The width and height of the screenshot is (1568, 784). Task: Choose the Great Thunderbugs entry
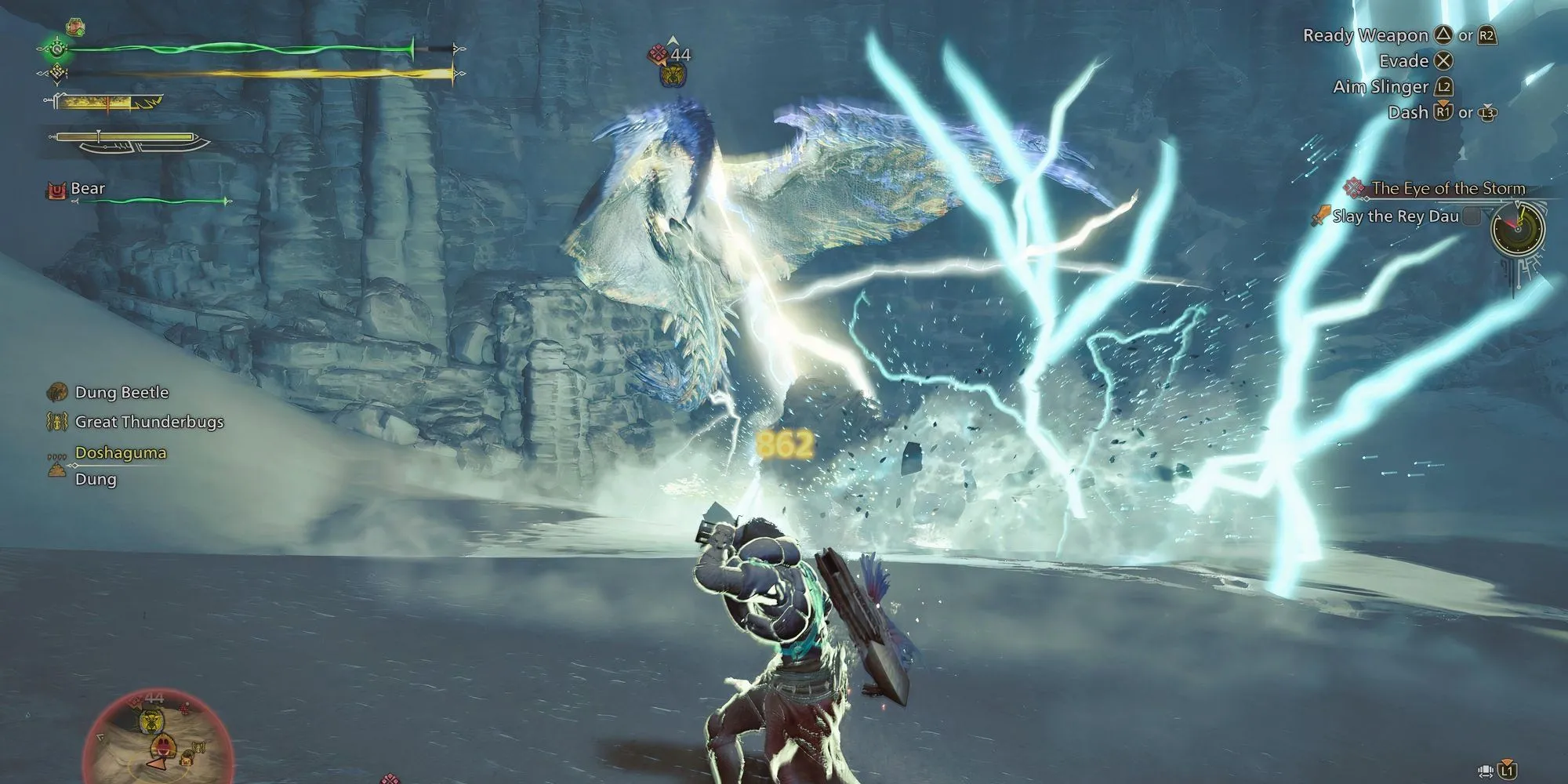tap(148, 422)
